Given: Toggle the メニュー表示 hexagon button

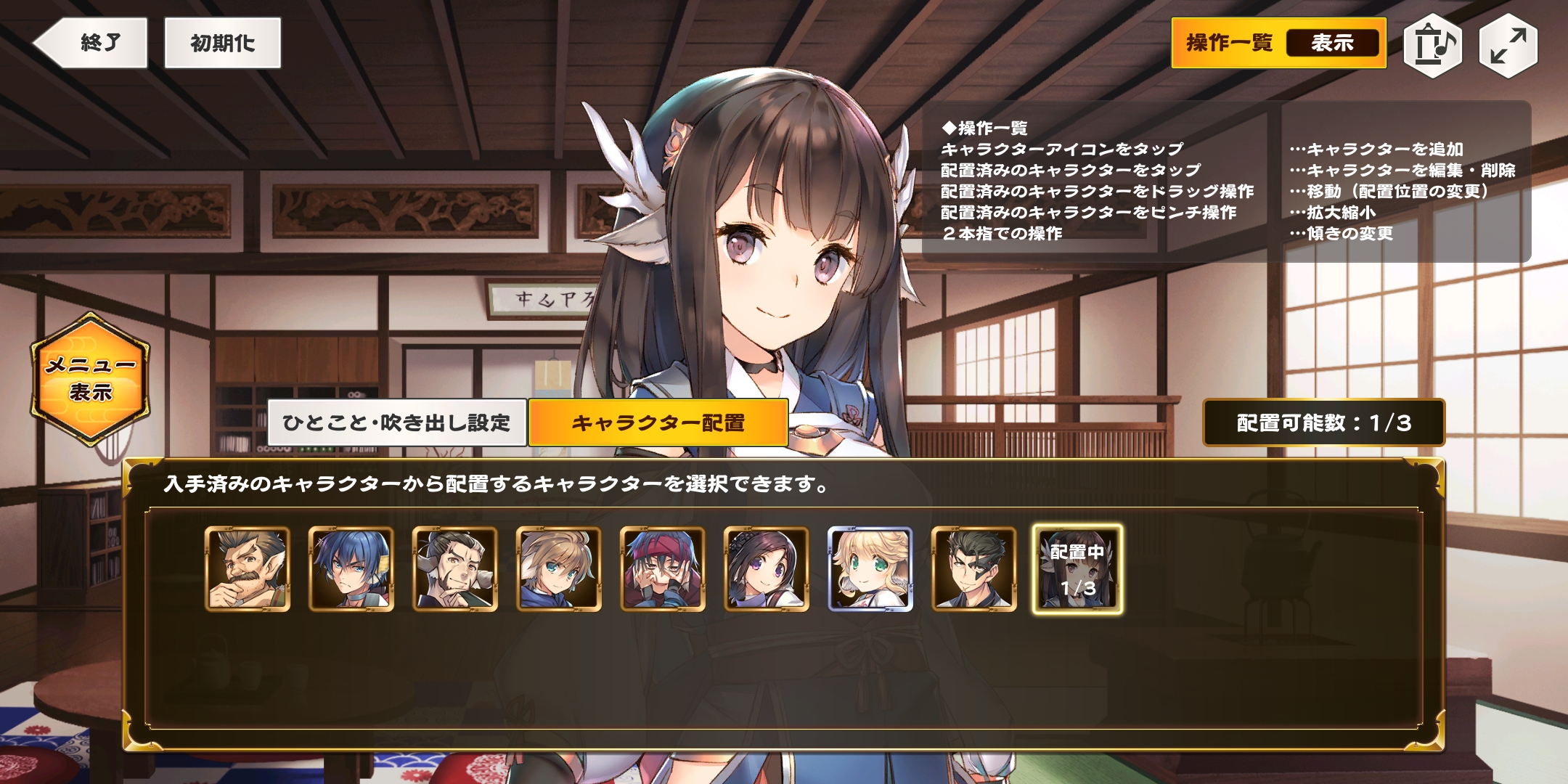Looking at the screenshot, I should 90,379.
